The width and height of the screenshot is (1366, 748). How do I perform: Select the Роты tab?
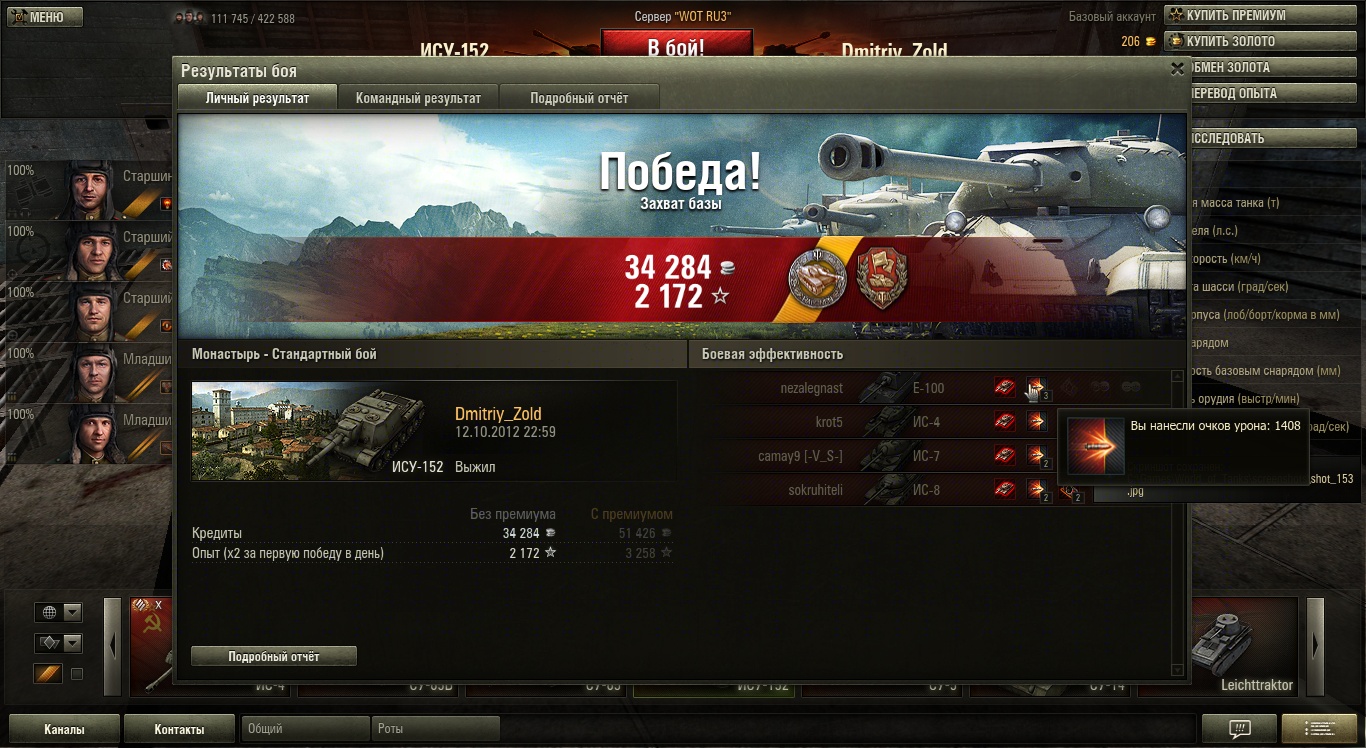pyautogui.click(x=435, y=729)
